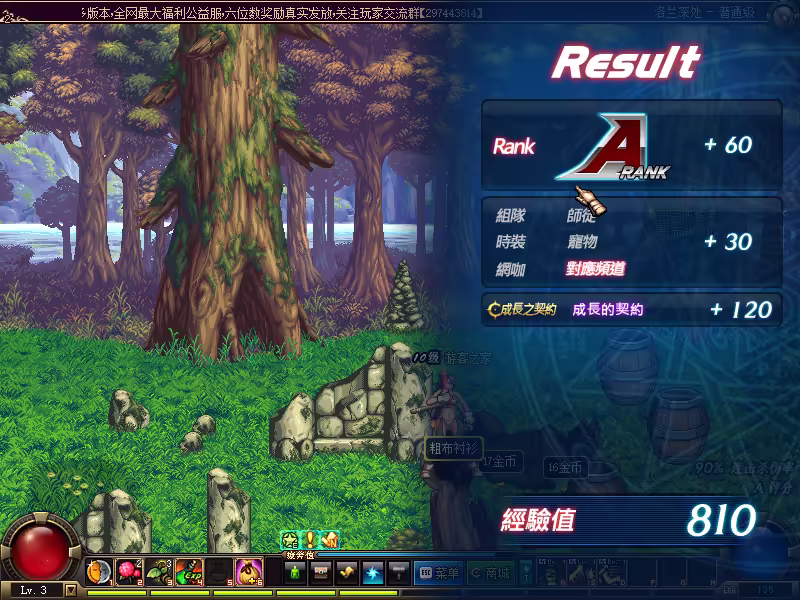800x600 pixels.
Task: Click the green star buff icon
Action: tap(290, 540)
